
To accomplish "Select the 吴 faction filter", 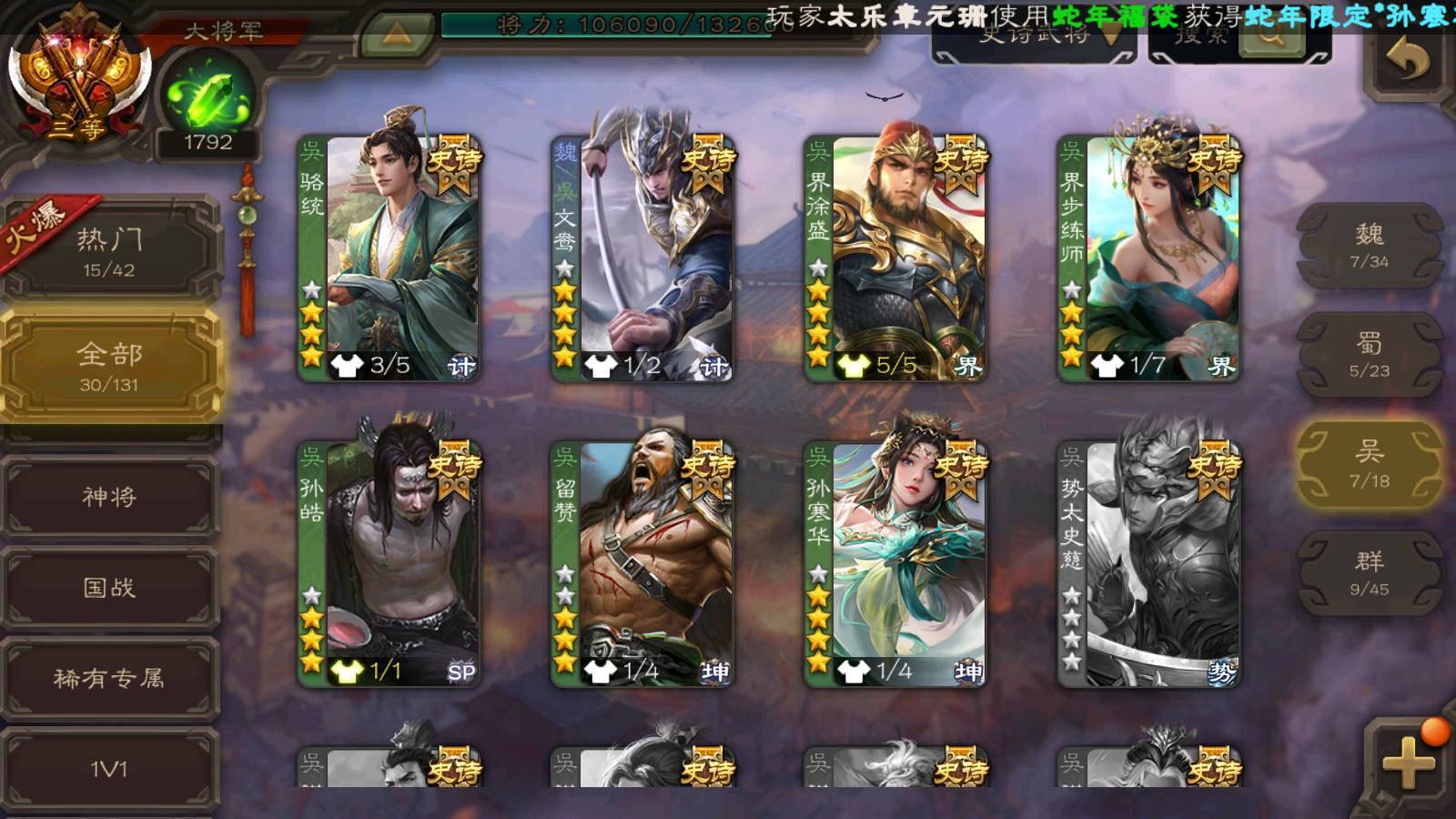I will click(x=1370, y=464).
